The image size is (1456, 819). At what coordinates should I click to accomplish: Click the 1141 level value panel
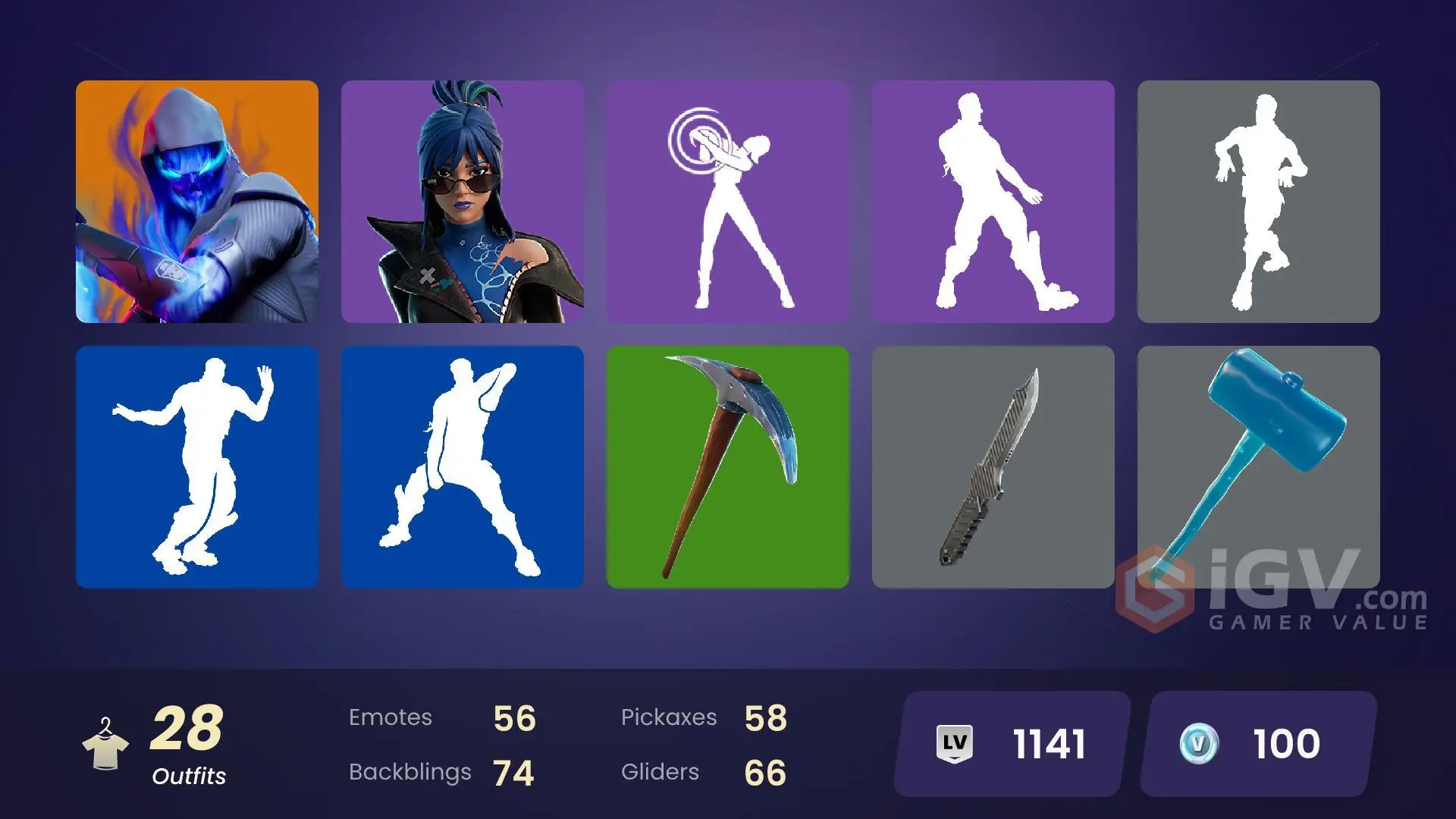(x=1046, y=742)
